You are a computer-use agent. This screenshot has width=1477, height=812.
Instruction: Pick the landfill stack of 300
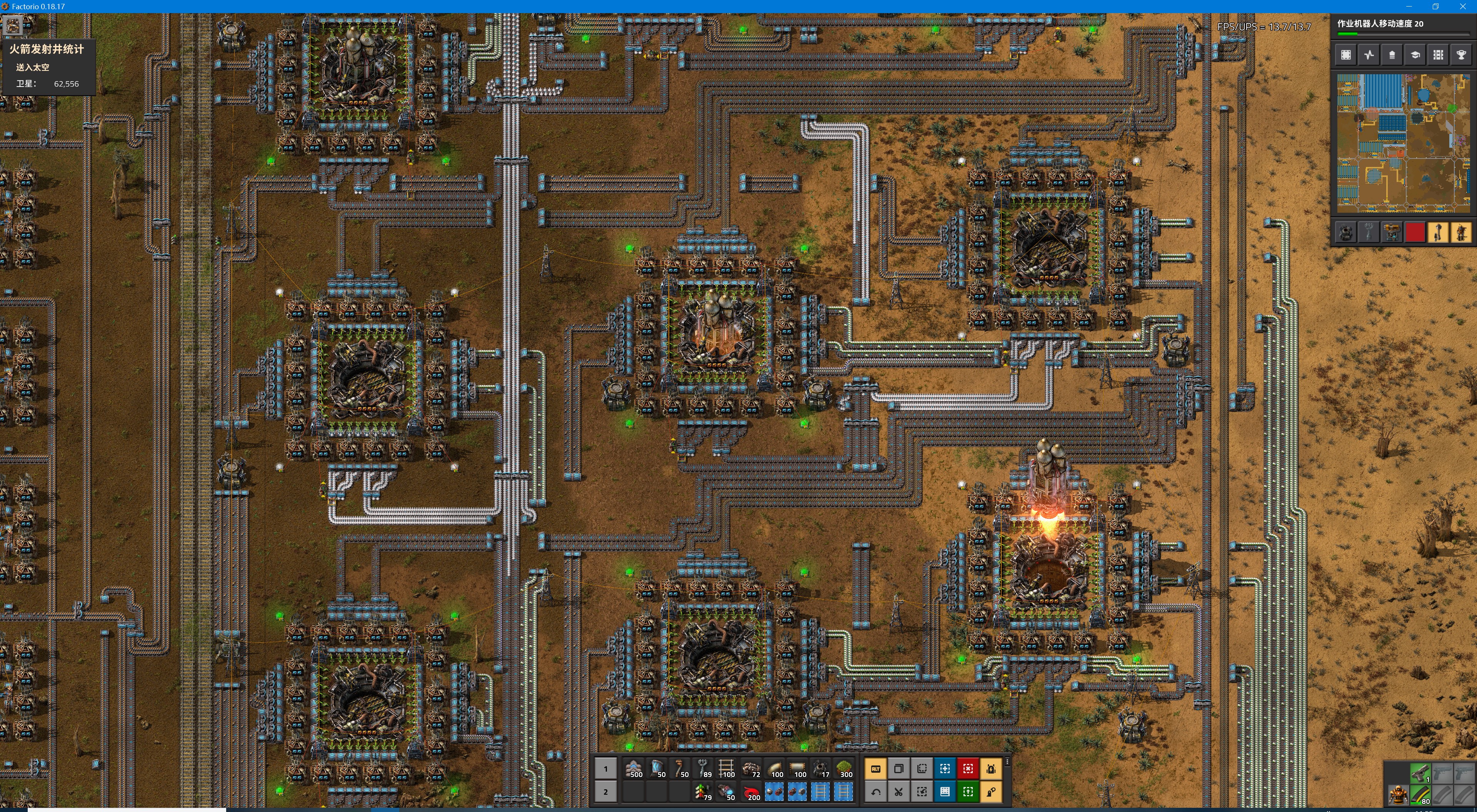(845, 769)
